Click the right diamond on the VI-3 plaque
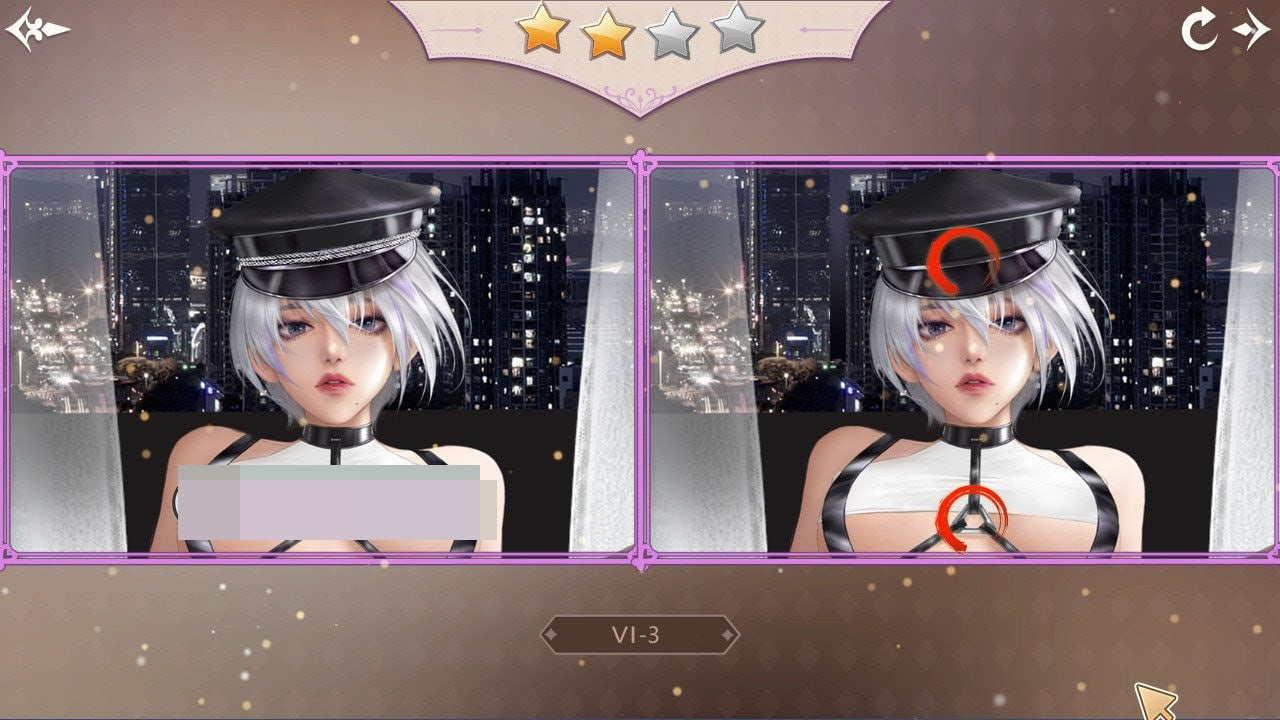This screenshot has width=1280, height=720. pos(726,633)
